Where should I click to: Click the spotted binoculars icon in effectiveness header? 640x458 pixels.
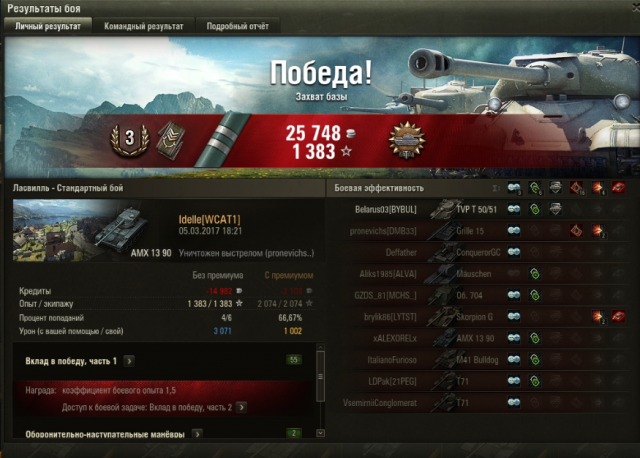click(x=514, y=187)
